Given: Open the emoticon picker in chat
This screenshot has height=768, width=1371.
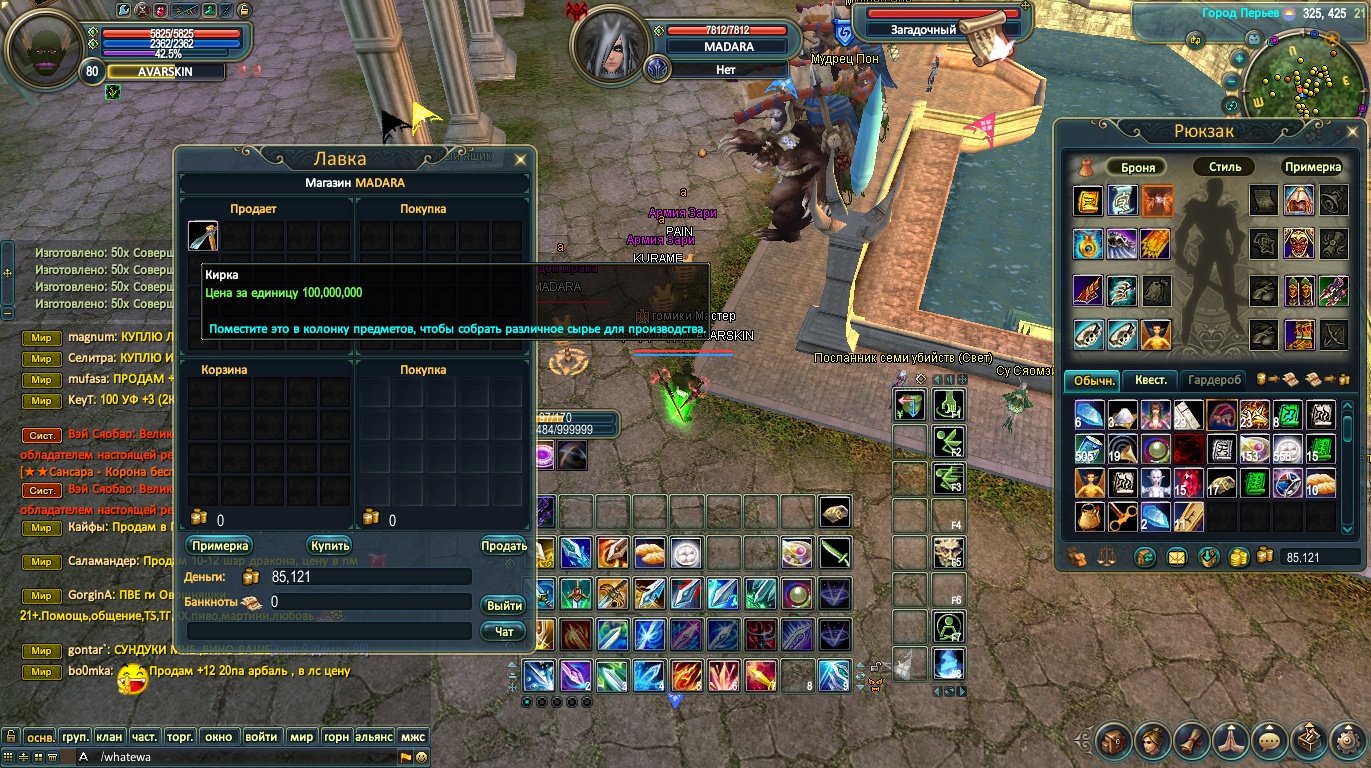Looking at the screenshot, I should point(421,757).
